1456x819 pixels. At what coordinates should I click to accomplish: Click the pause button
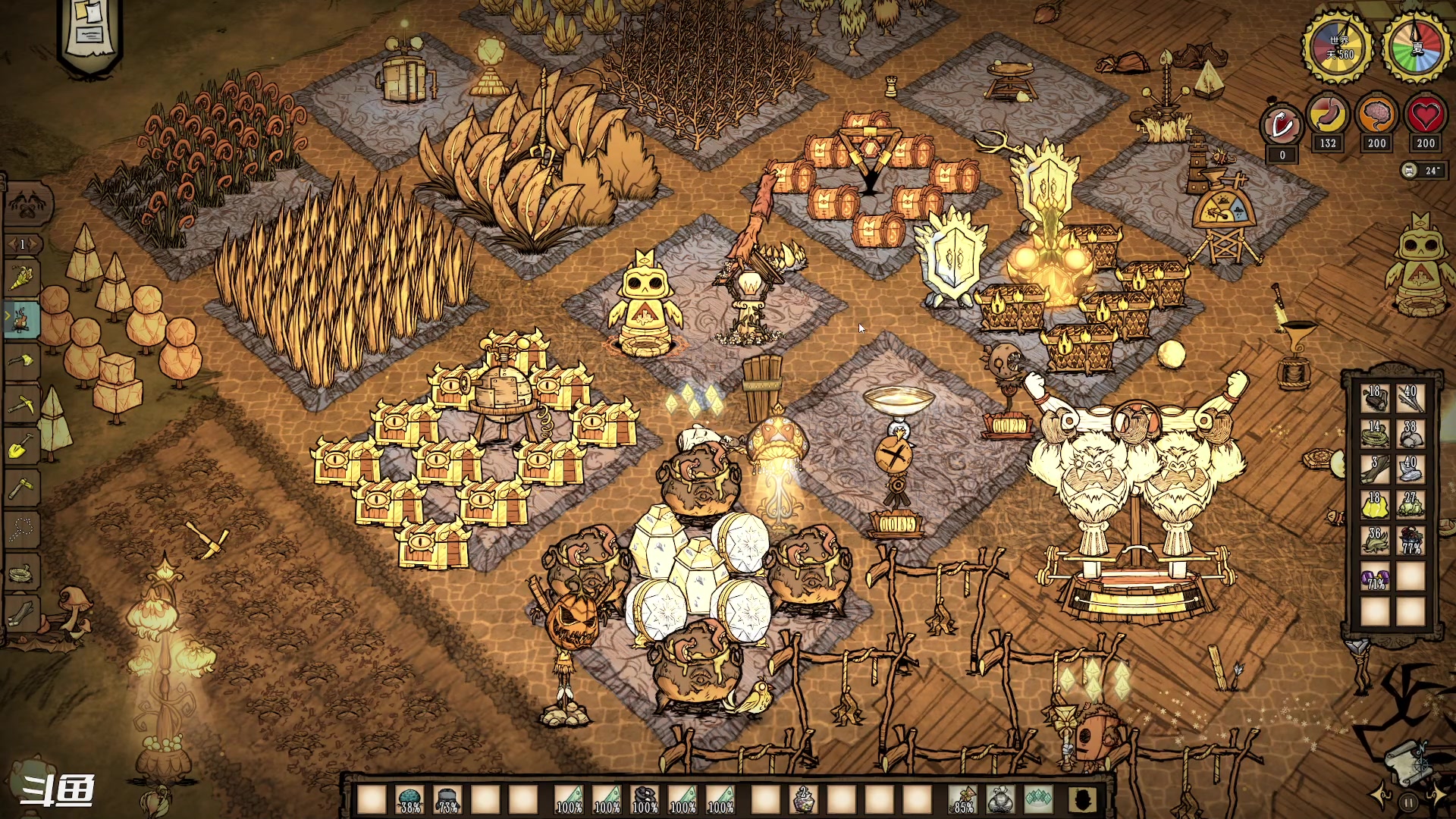1408,802
